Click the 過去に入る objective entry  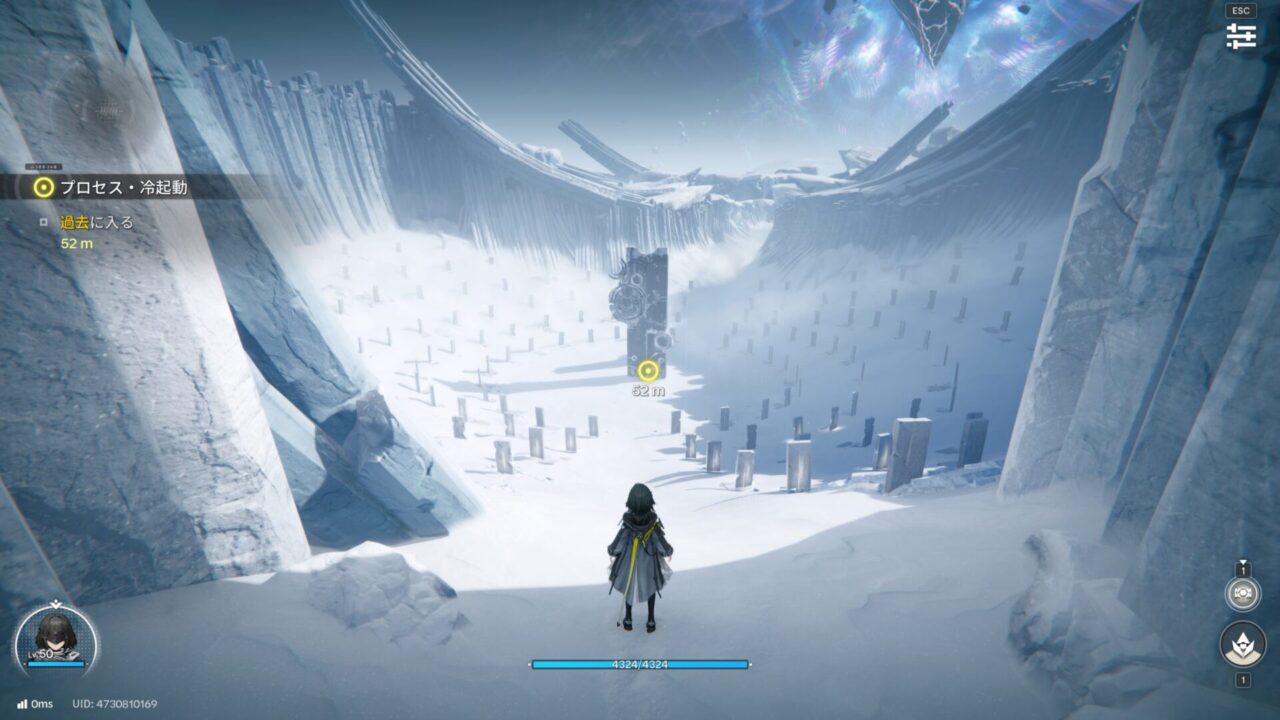pyautogui.click(x=96, y=222)
